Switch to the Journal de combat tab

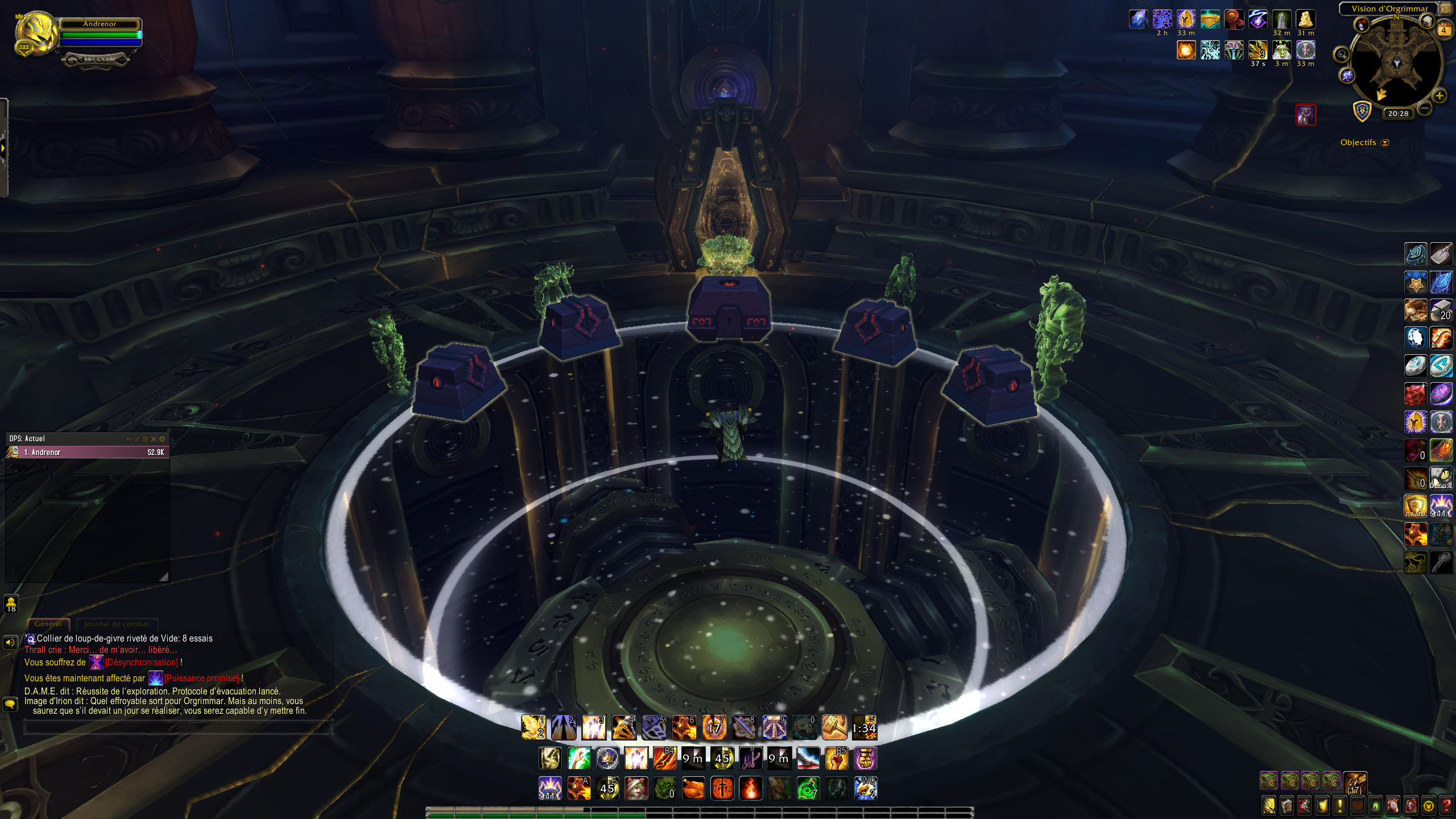click(117, 624)
